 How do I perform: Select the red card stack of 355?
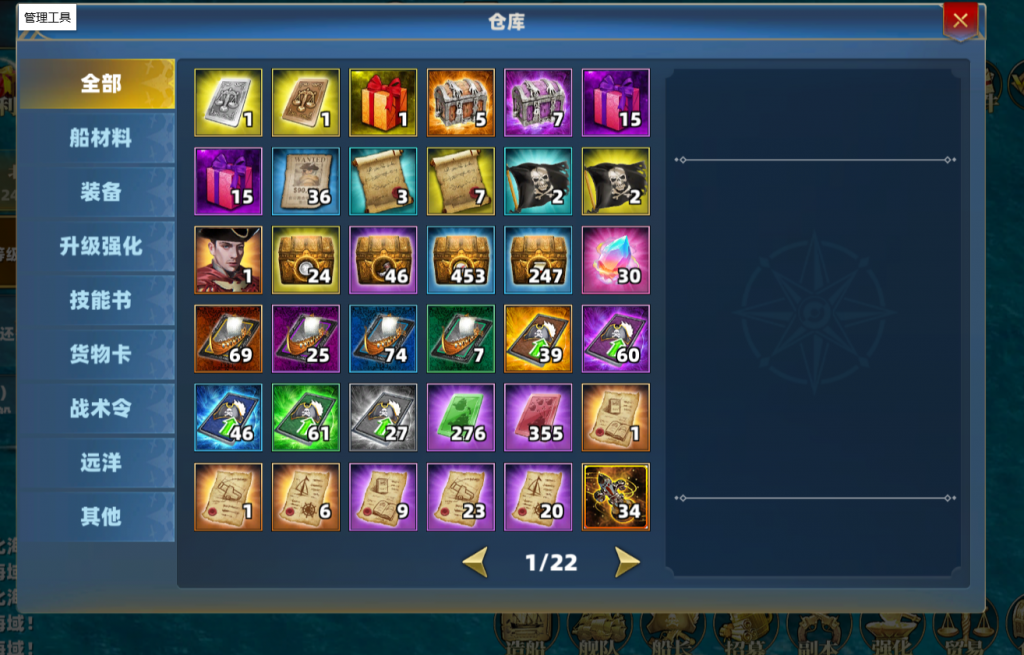[x=538, y=417]
